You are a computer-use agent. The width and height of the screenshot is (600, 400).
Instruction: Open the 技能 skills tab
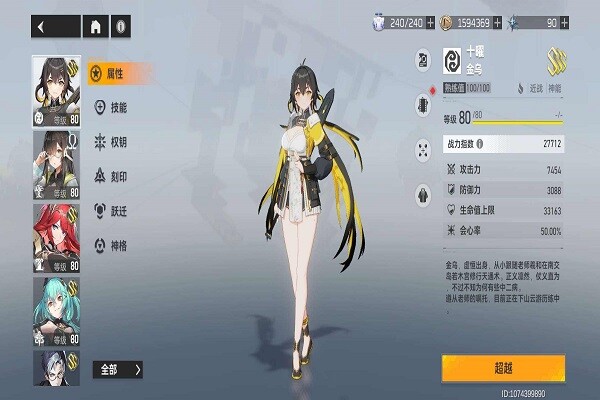[x=112, y=107]
